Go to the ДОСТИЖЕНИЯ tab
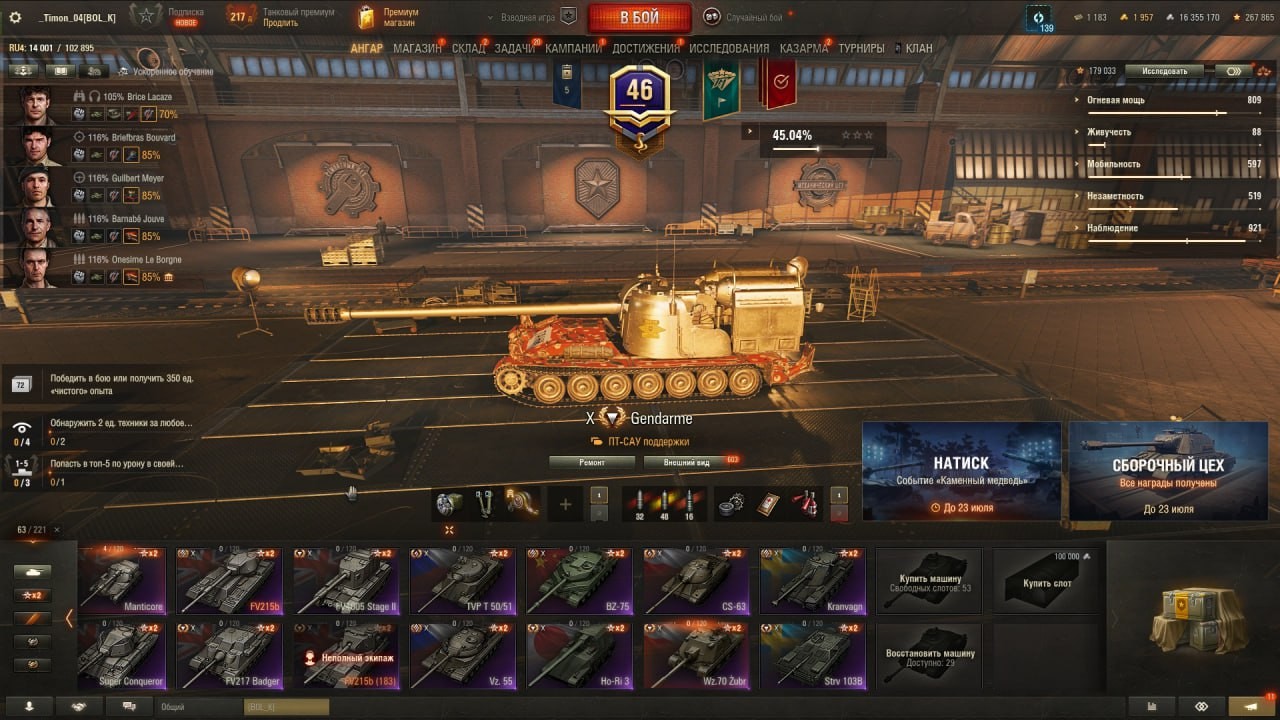 pyautogui.click(x=646, y=48)
